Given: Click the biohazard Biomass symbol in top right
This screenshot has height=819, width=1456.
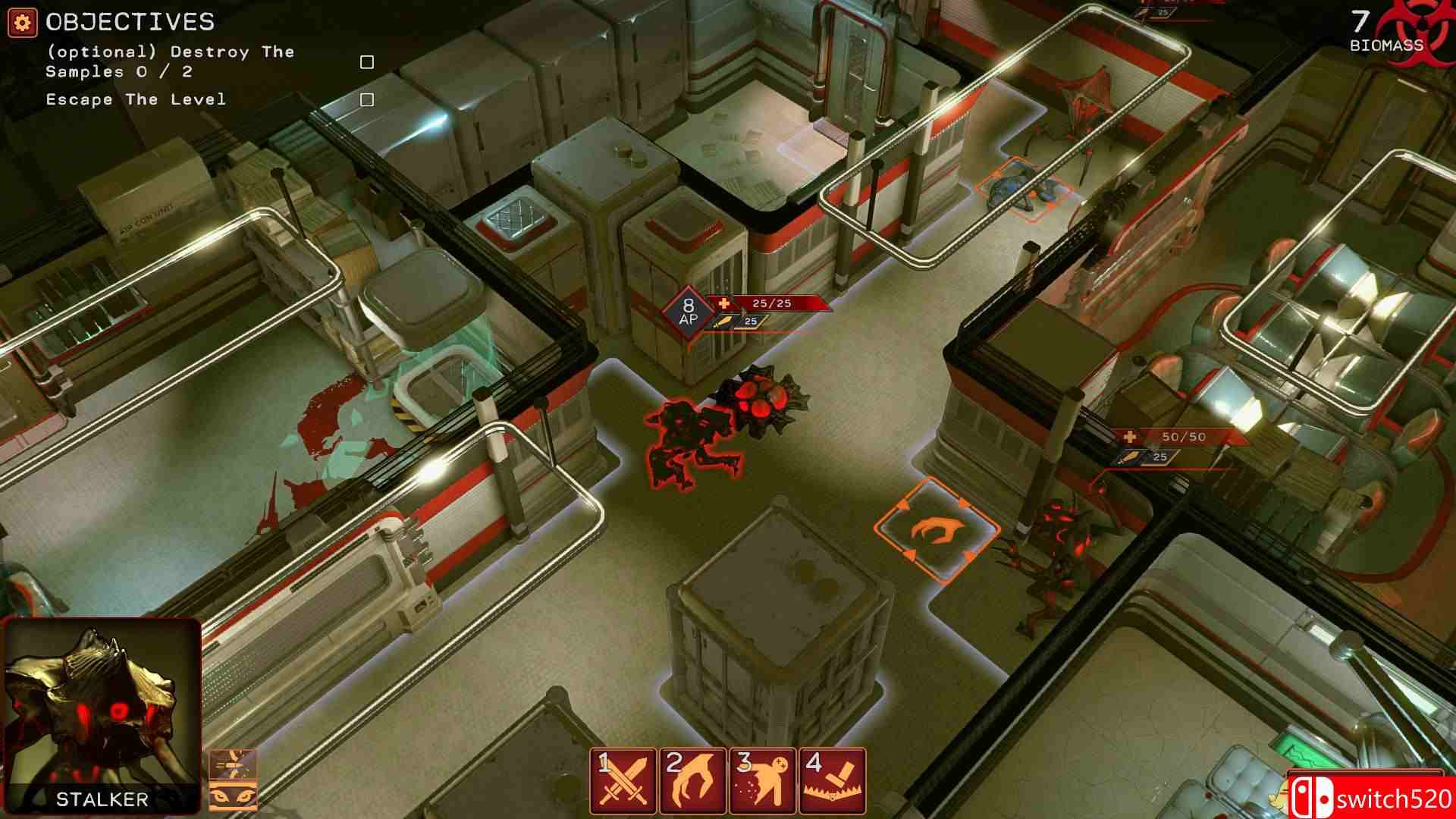Looking at the screenshot, I should 1424,29.
